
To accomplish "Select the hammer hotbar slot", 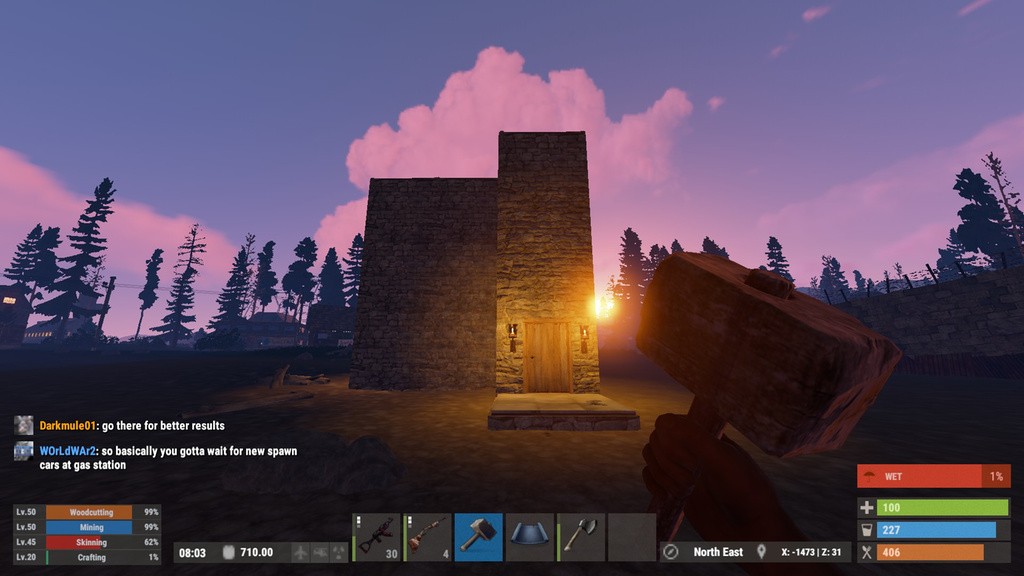I will pos(479,537).
